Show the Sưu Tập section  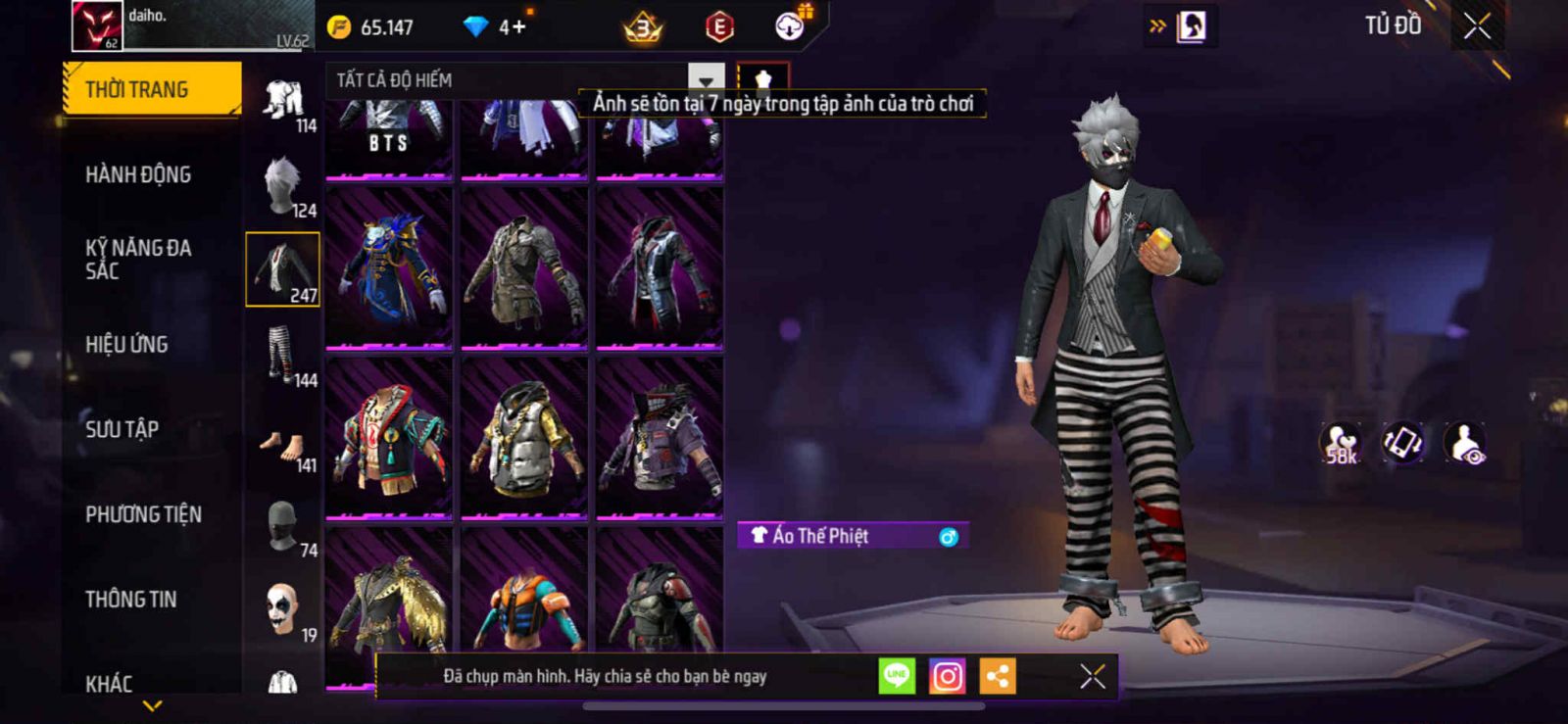click(x=122, y=429)
